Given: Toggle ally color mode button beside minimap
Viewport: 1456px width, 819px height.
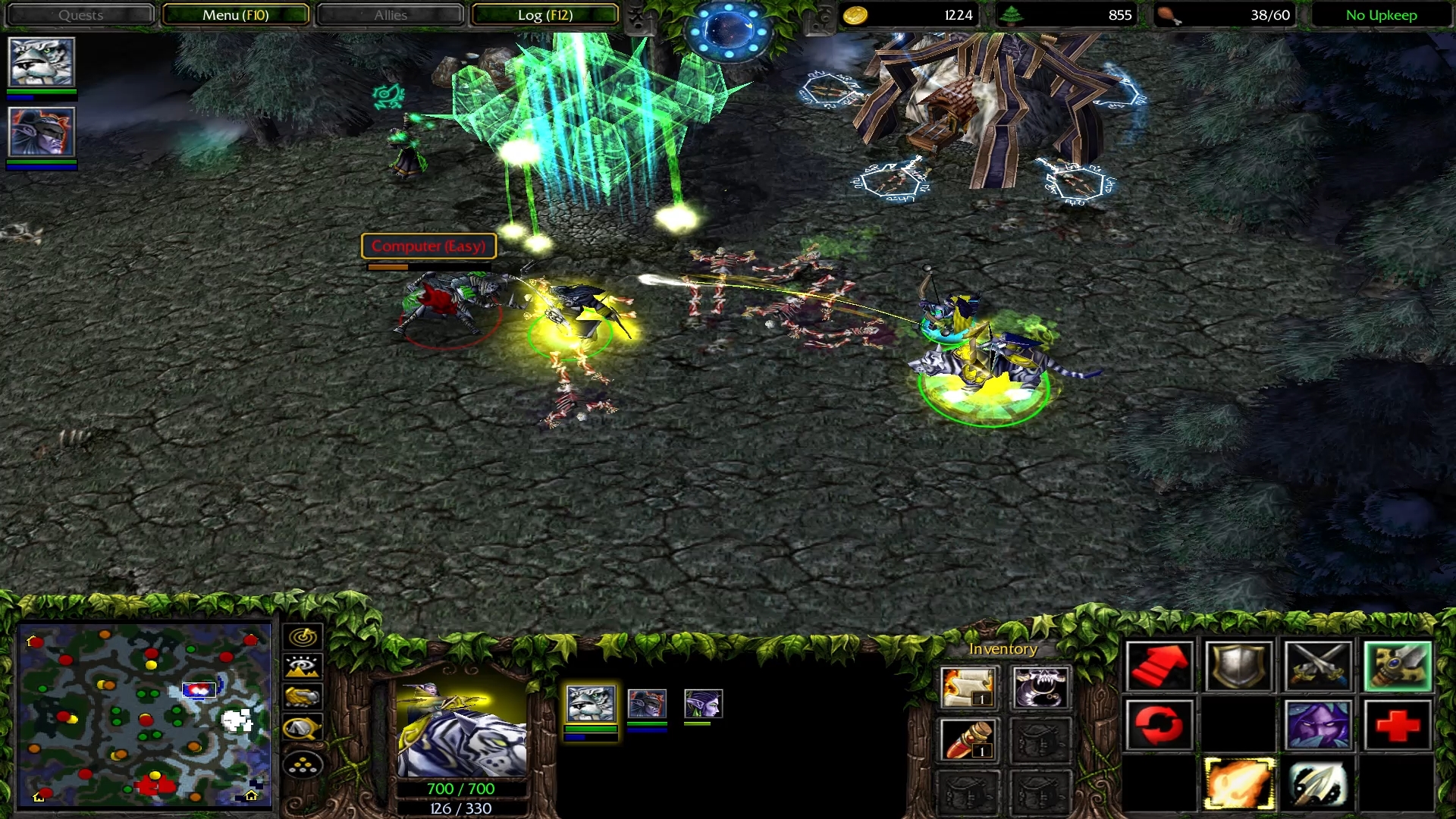Looking at the screenshot, I should [303, 698].
